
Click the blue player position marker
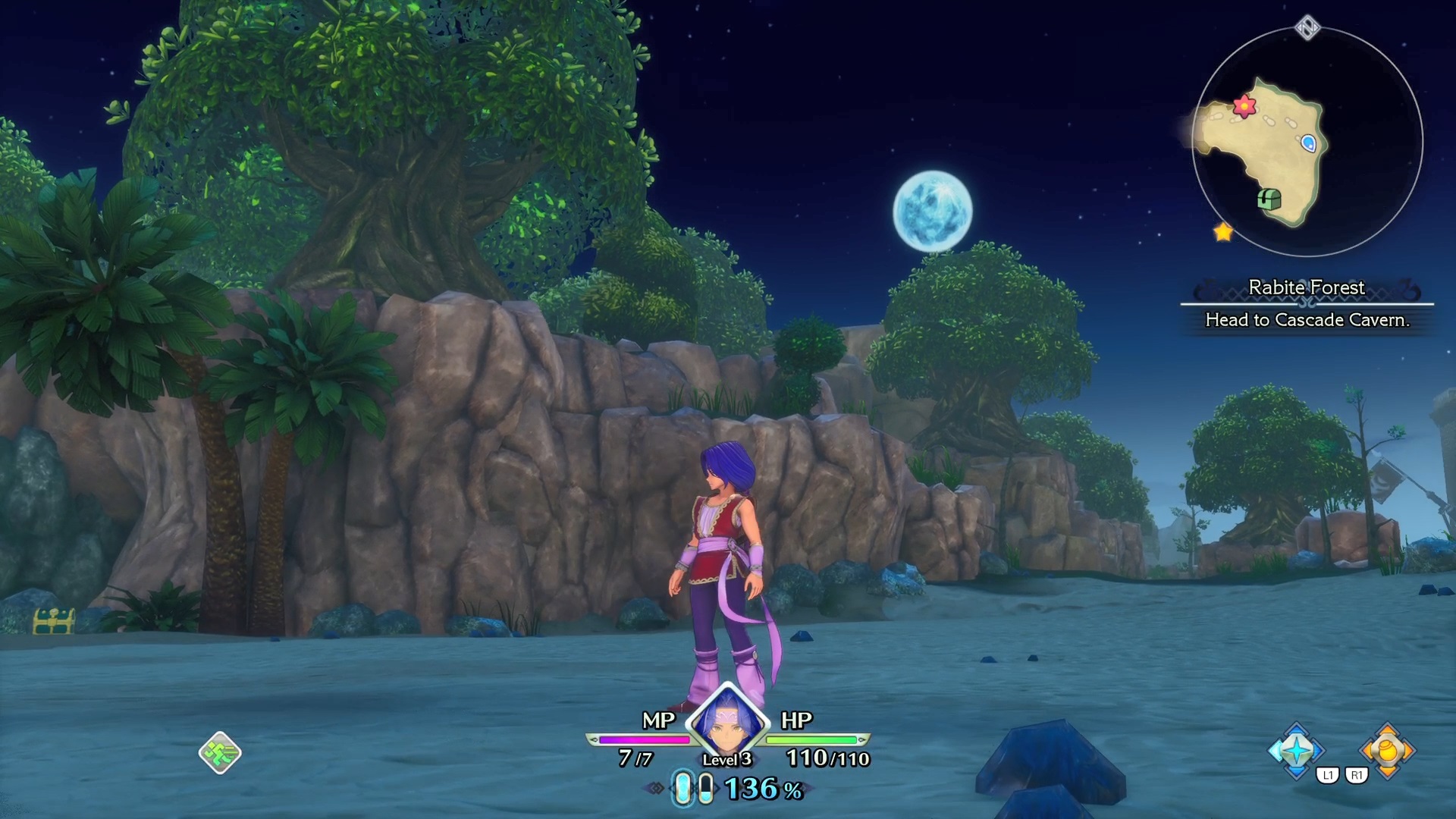tap(1308, 143)
